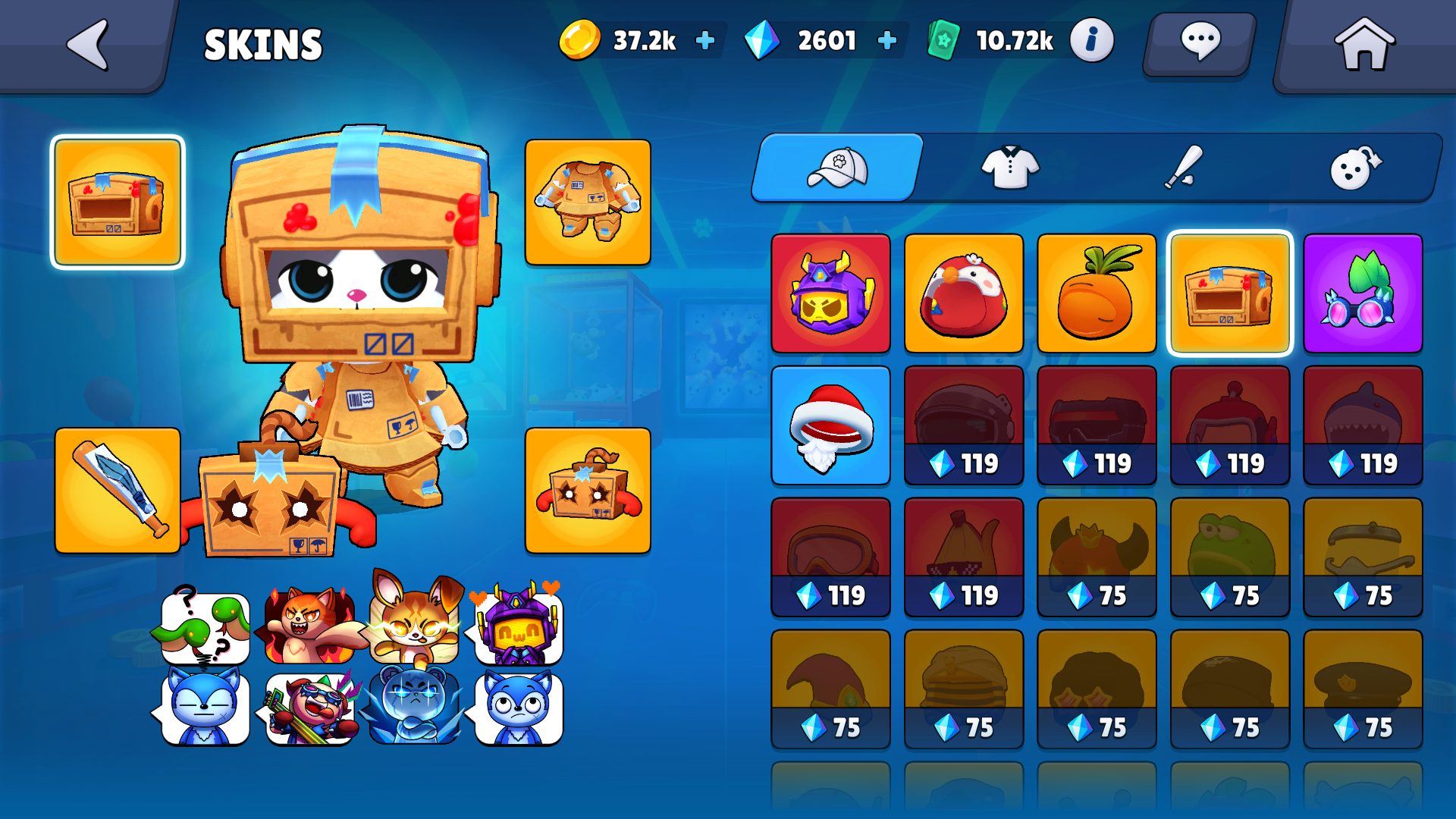Open the equipped cardboard suit outfit slot
Image resolution: width=1456 pixels, height=819 pixels.
[x=588, y=202]
